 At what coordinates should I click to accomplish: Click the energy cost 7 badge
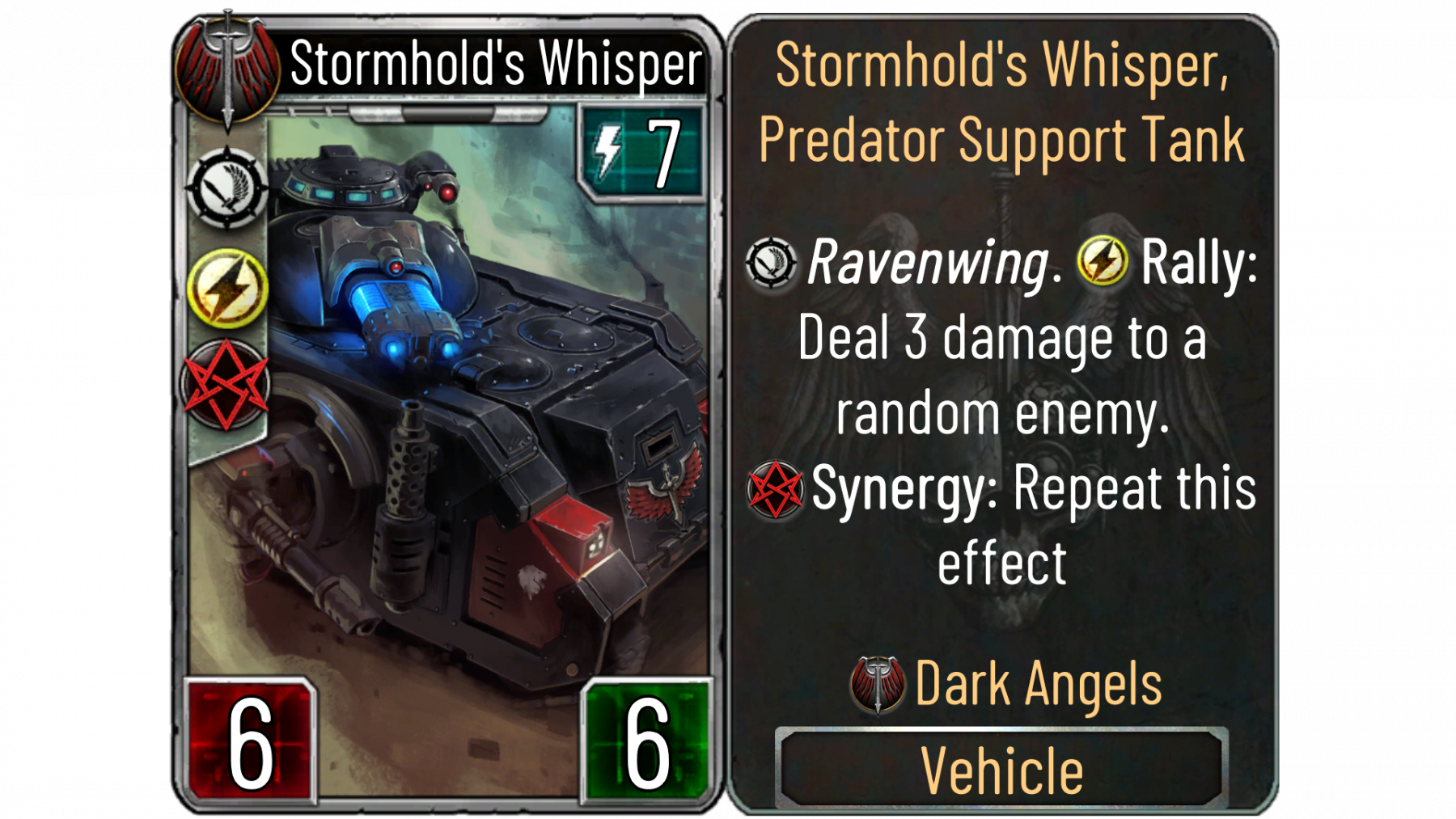pyautogui.click(x=641, y=152)
